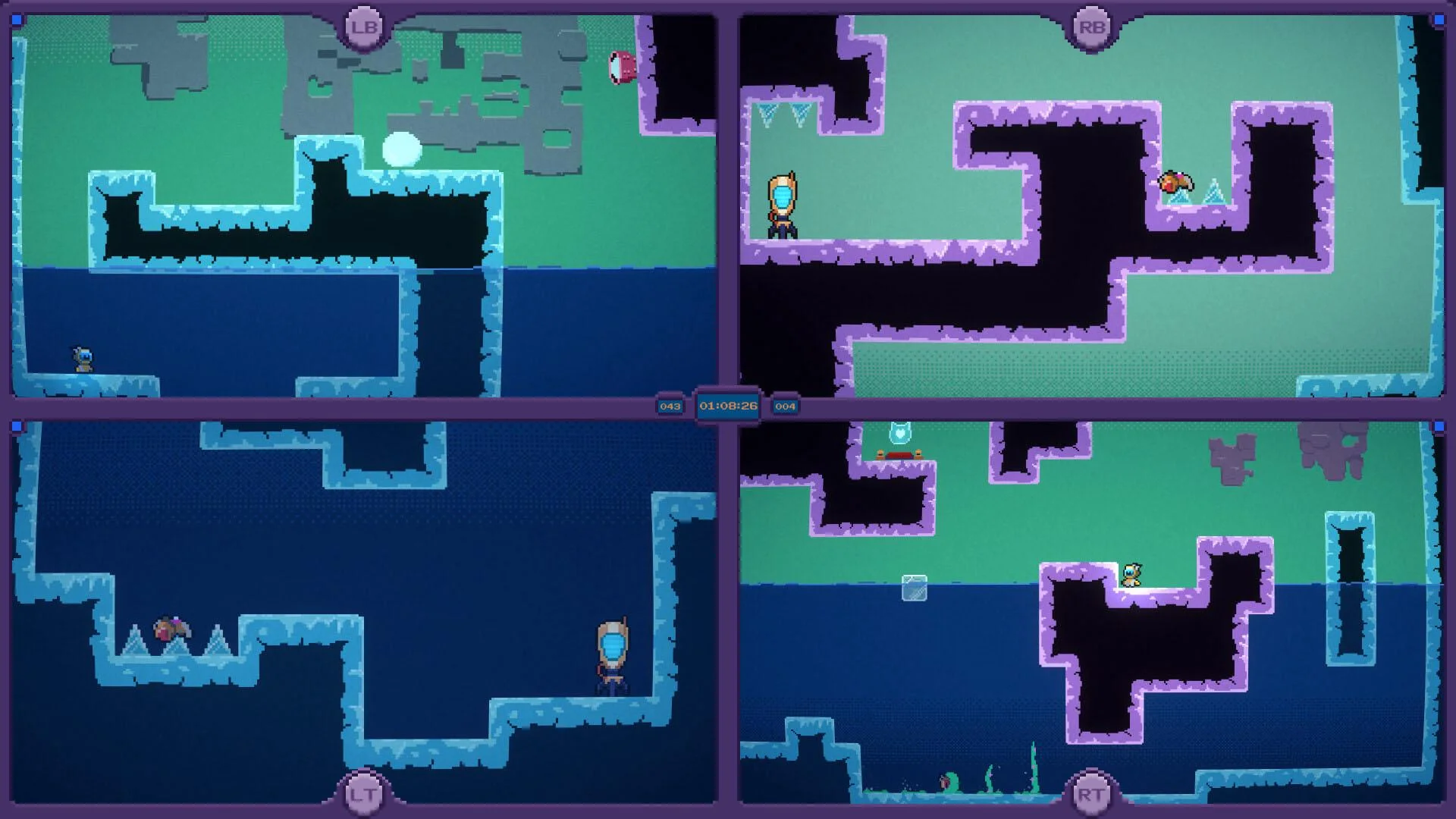Open the timer panel reading 01:08:26
The width and height of the screenshot is (1456, 819).
coord(728,406)
